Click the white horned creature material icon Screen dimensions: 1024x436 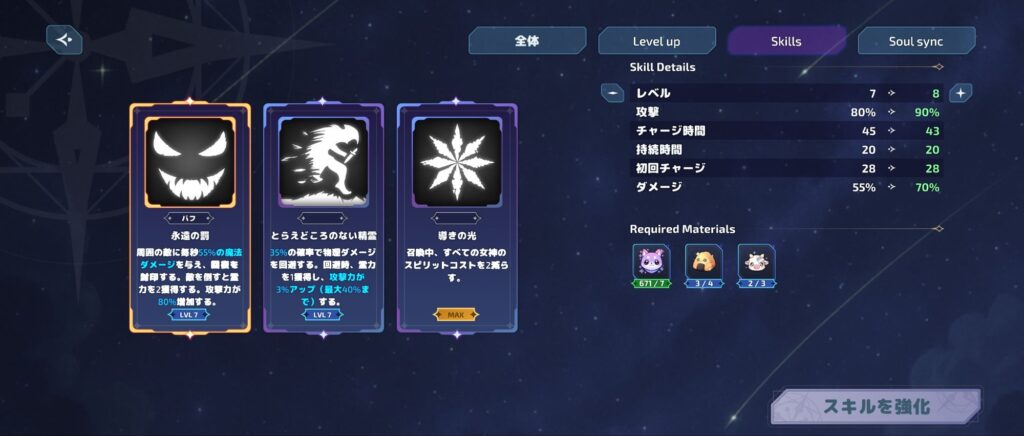tap(756, 262)
